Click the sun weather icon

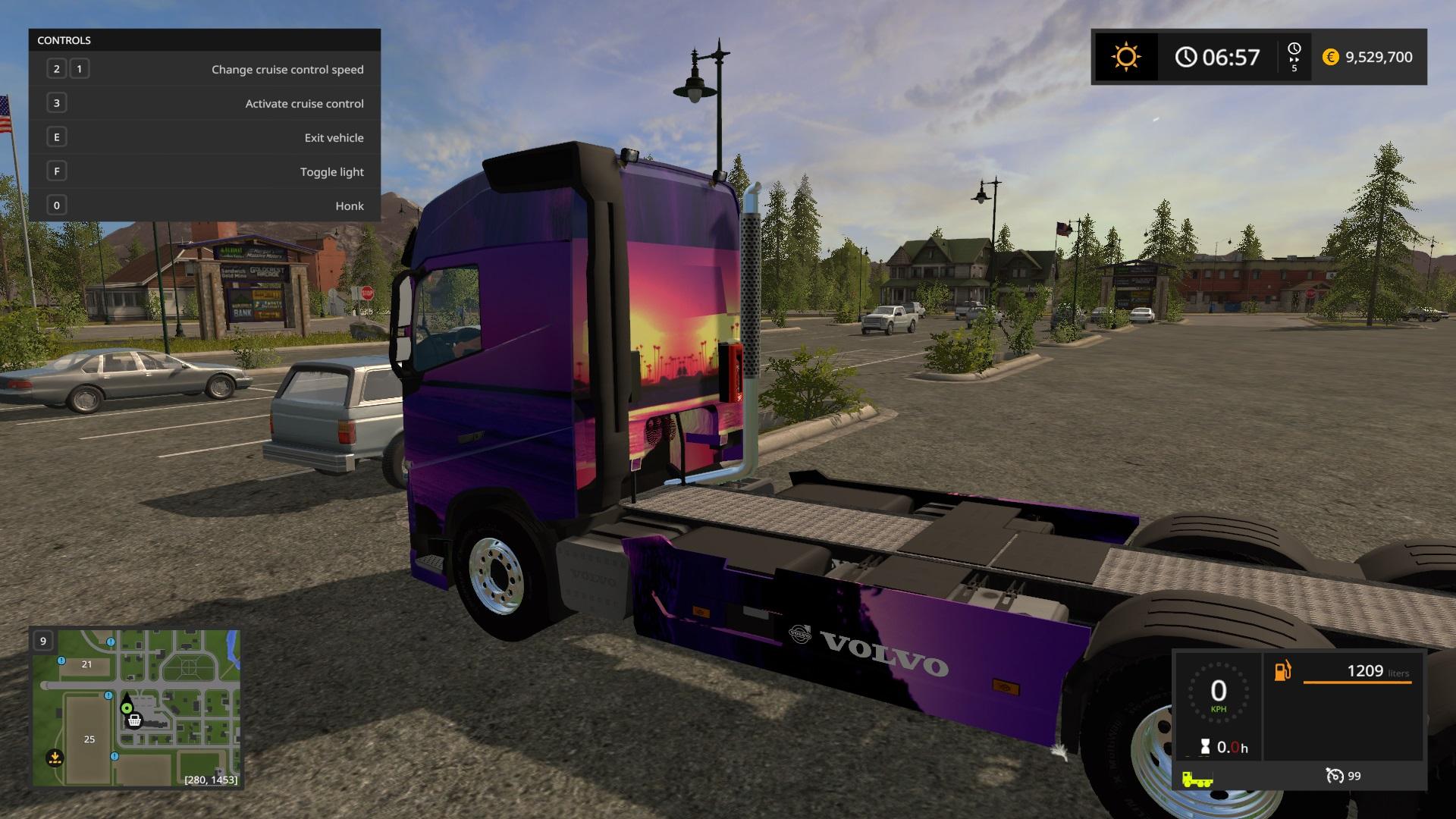point(1125,57)
